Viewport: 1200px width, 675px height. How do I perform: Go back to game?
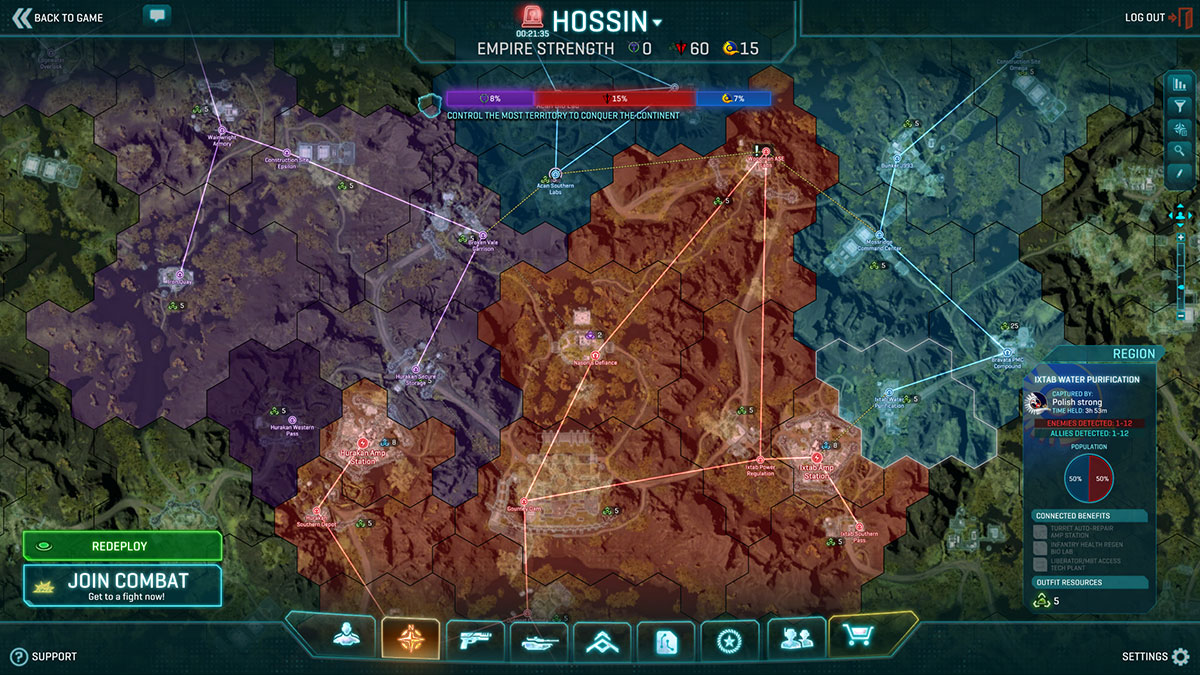pos(58,17)
